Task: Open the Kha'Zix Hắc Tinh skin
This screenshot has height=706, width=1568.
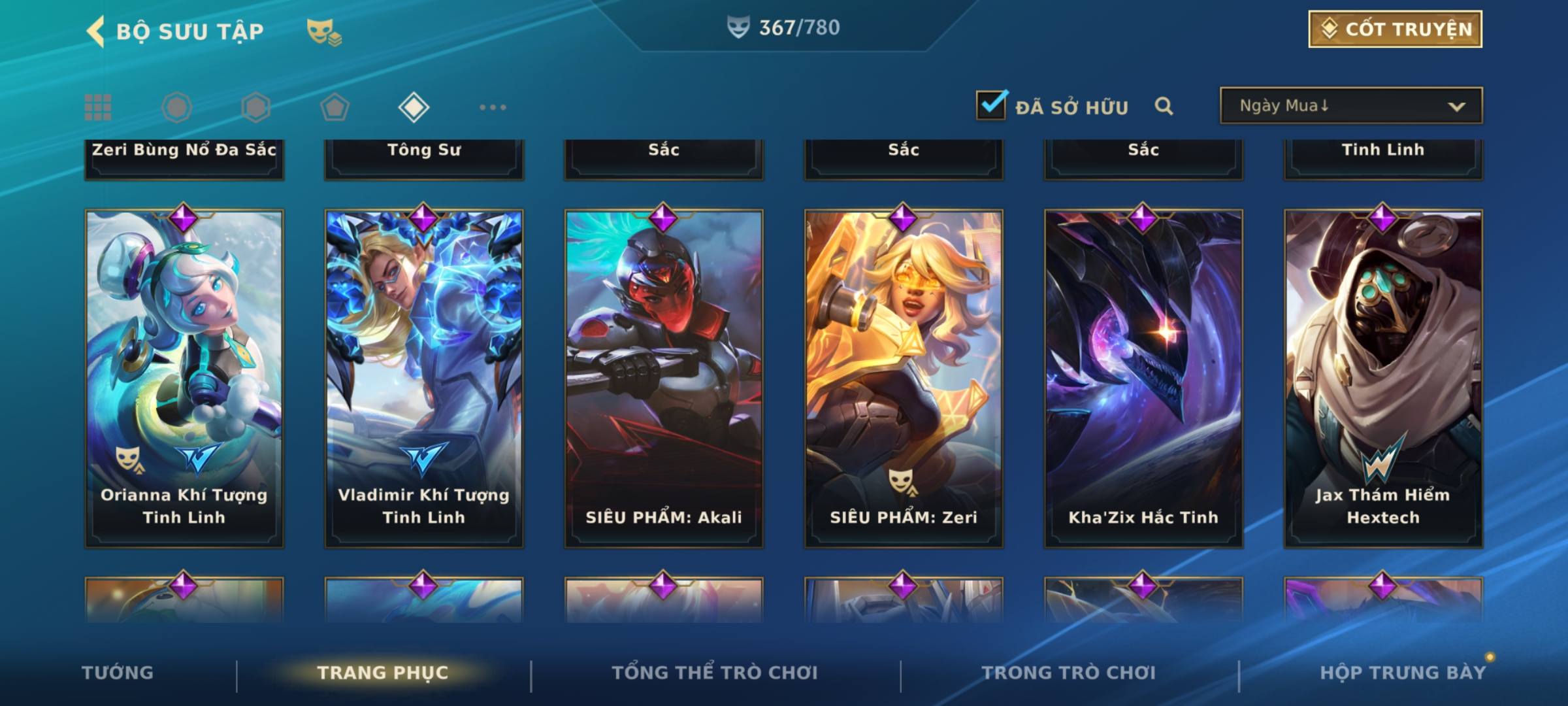Action: tap(1143, 378)
